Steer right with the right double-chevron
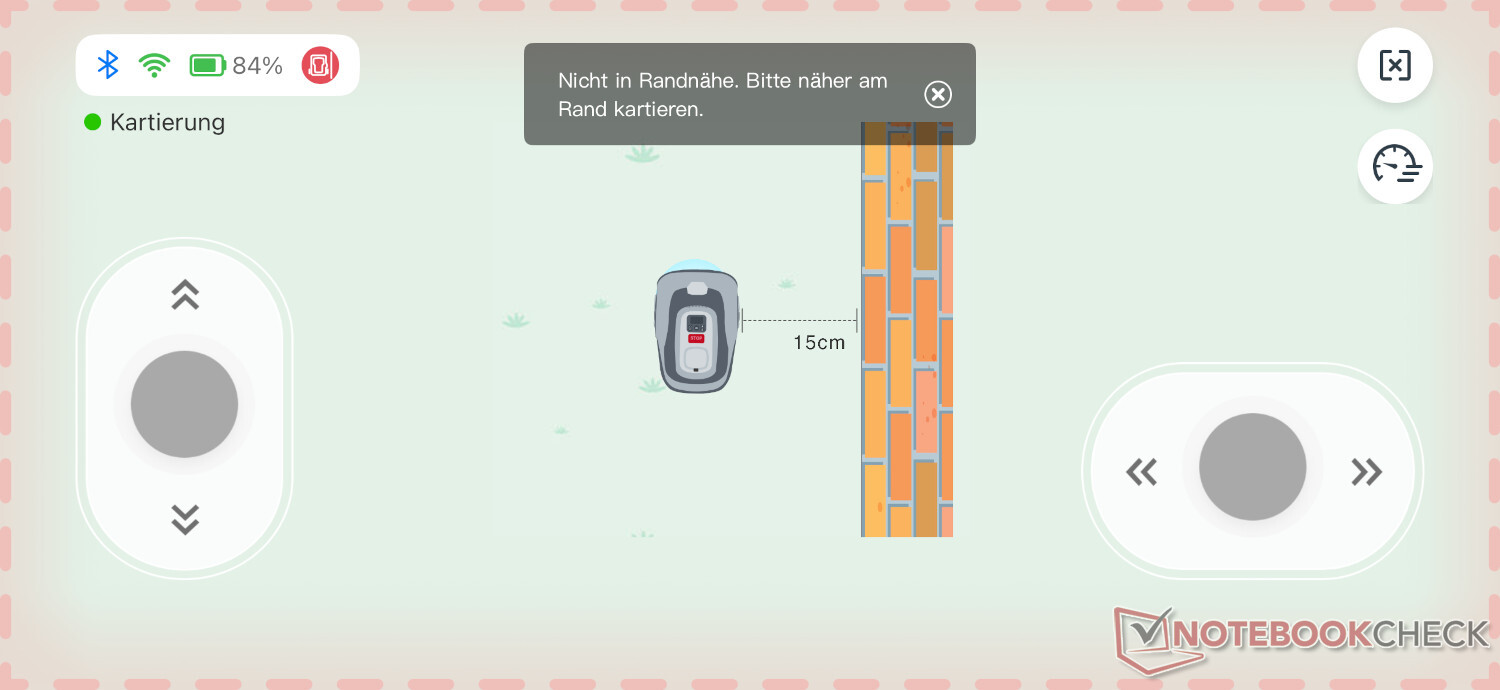The width and height of the screenshot is (1500, 690). coord(1366,471)
